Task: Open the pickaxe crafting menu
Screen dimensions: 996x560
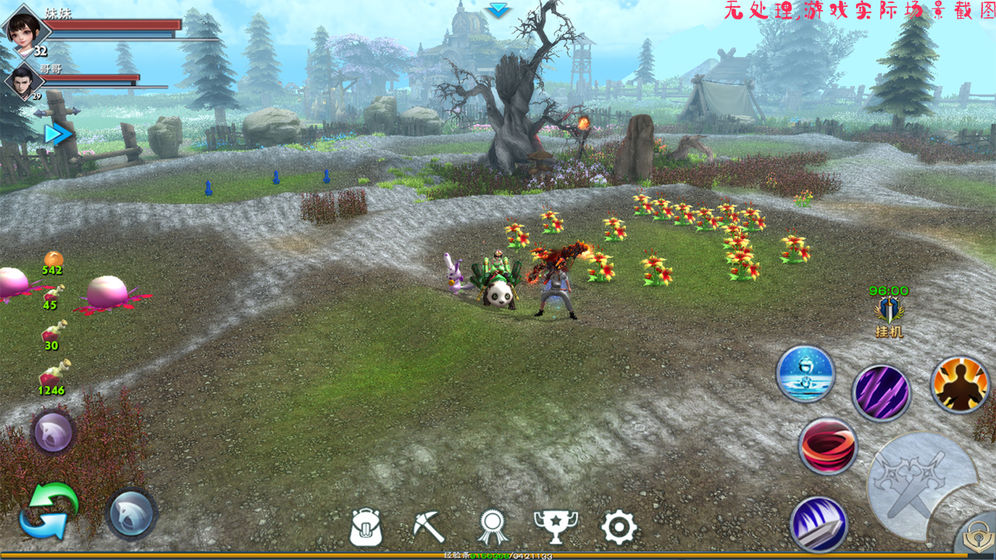Action: 428,526
